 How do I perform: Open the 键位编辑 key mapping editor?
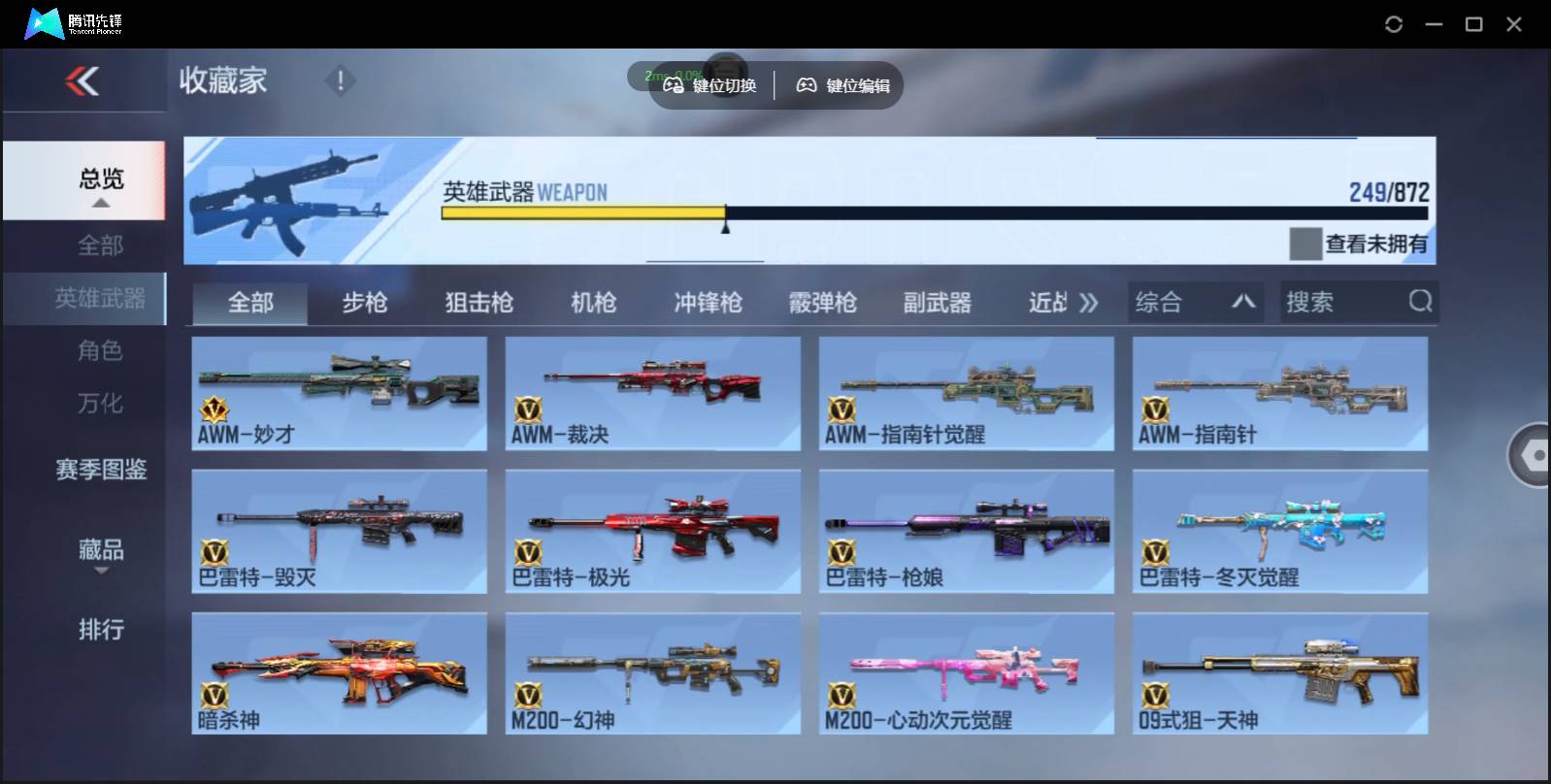pos(841,84)
